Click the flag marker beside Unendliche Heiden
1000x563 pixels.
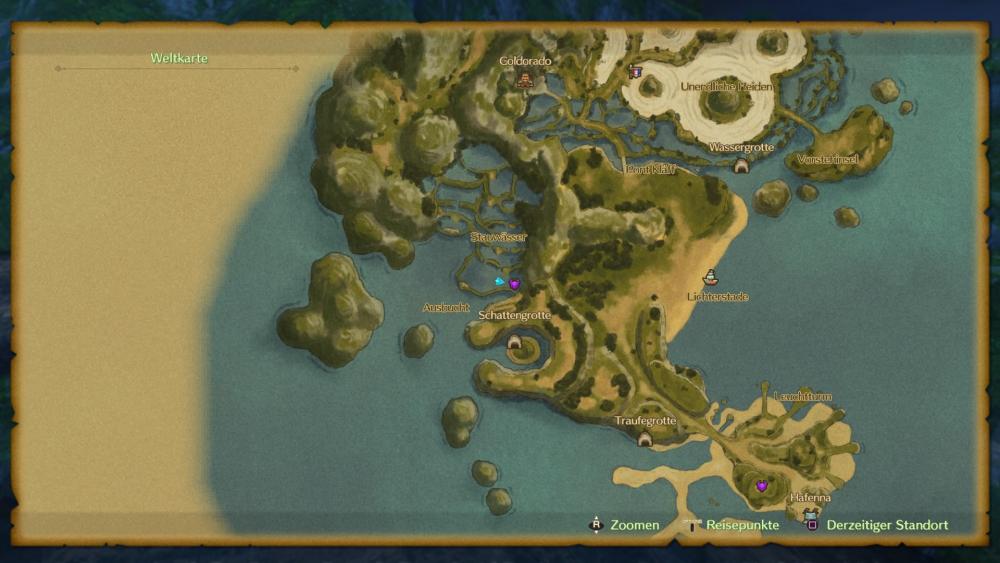pos(635,72)
